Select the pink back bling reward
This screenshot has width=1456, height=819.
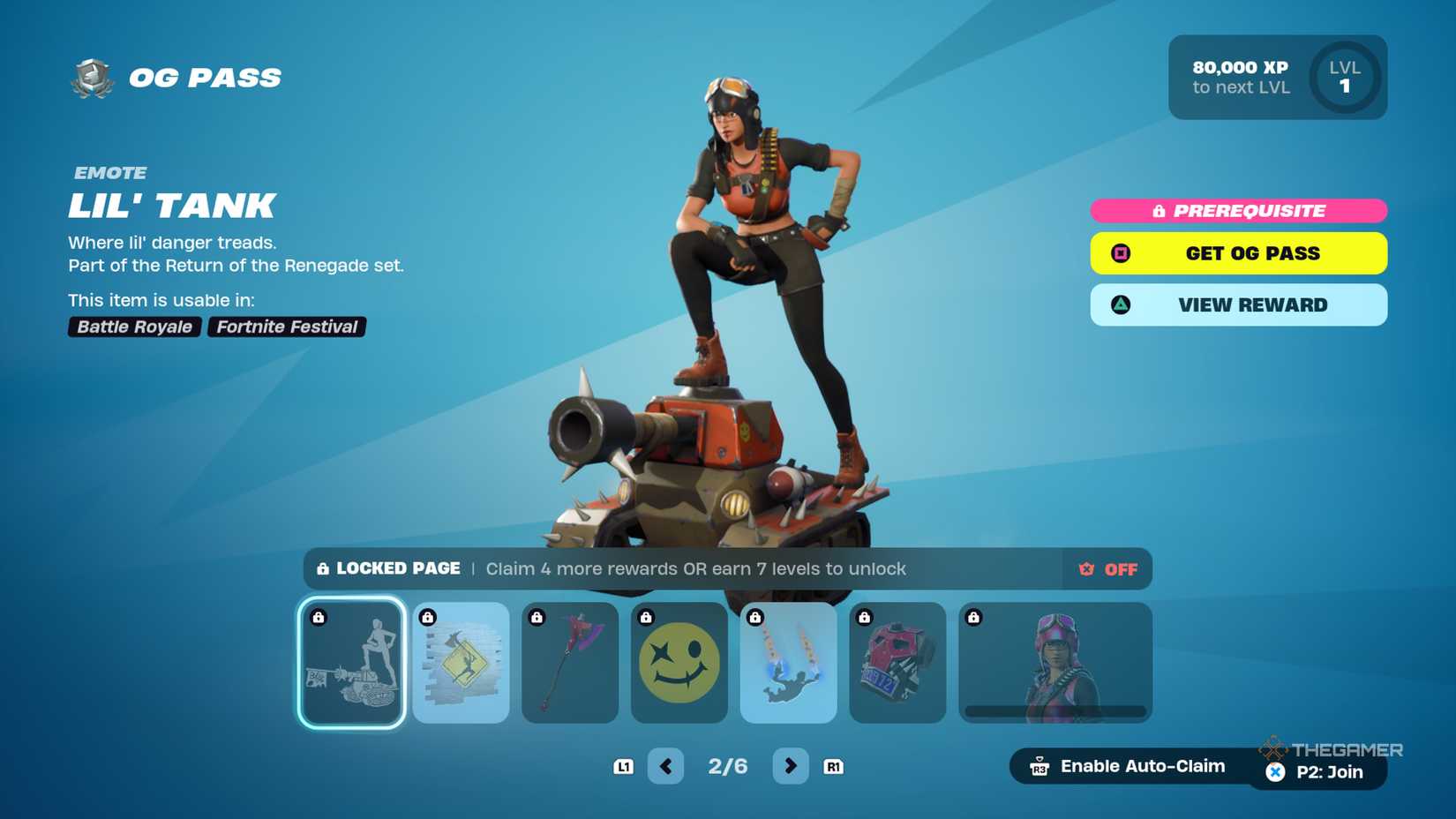(x=897, y=663)
